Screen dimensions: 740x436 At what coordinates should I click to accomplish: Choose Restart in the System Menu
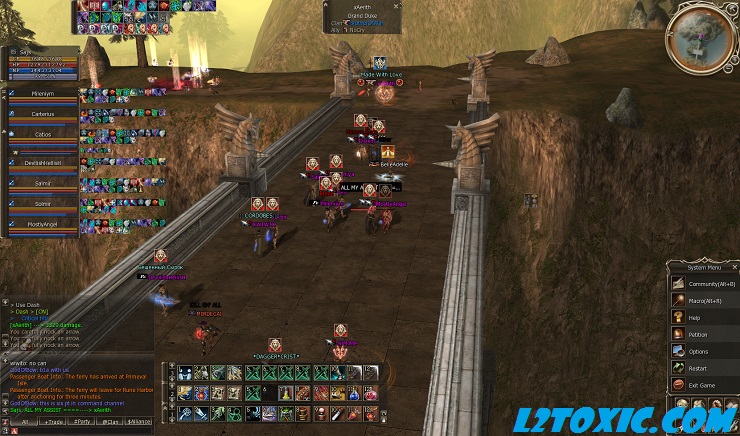(698, 368)
